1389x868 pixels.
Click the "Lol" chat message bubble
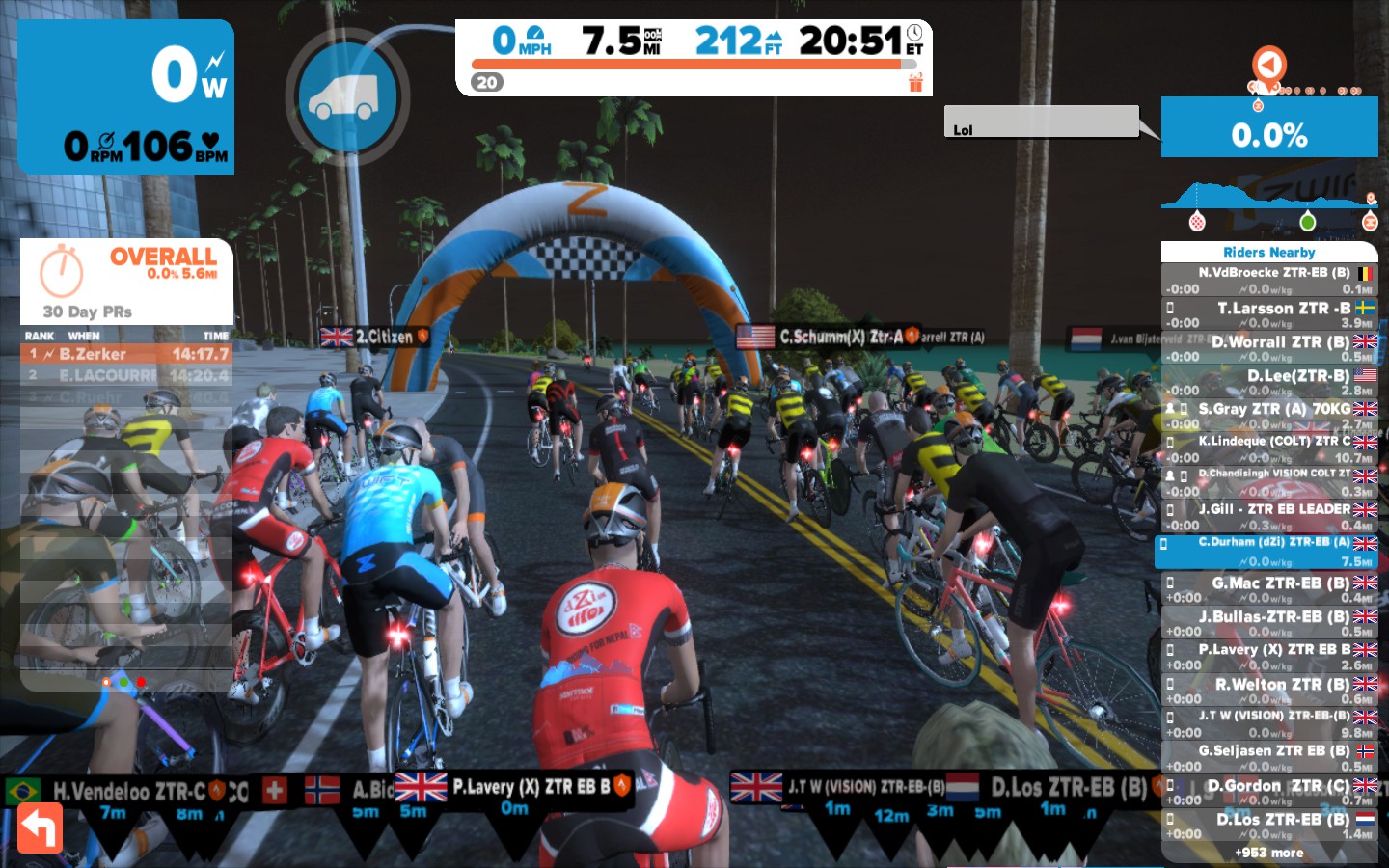[1041, 122]
